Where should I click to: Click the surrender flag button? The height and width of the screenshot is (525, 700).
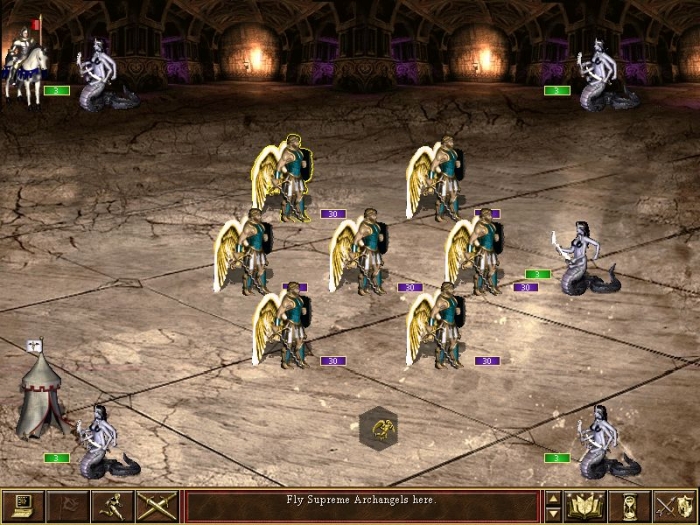(x=67, y=506)
